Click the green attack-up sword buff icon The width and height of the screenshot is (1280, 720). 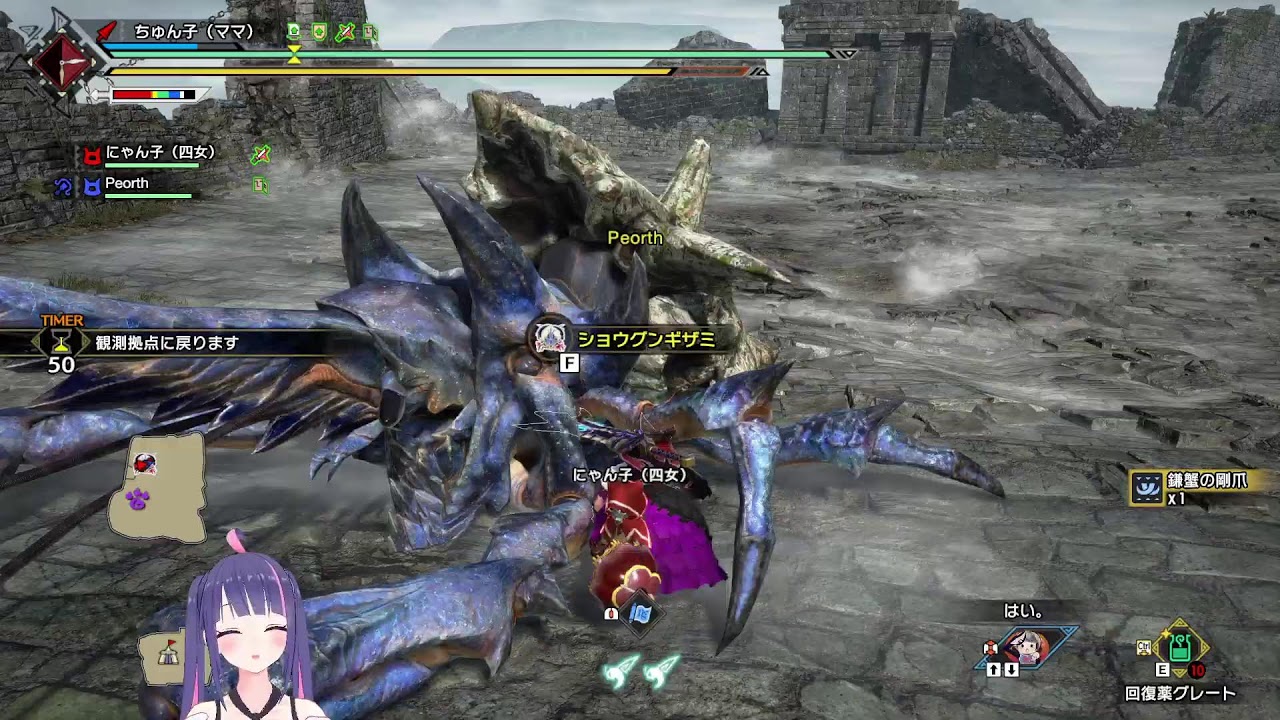(345, 32)
